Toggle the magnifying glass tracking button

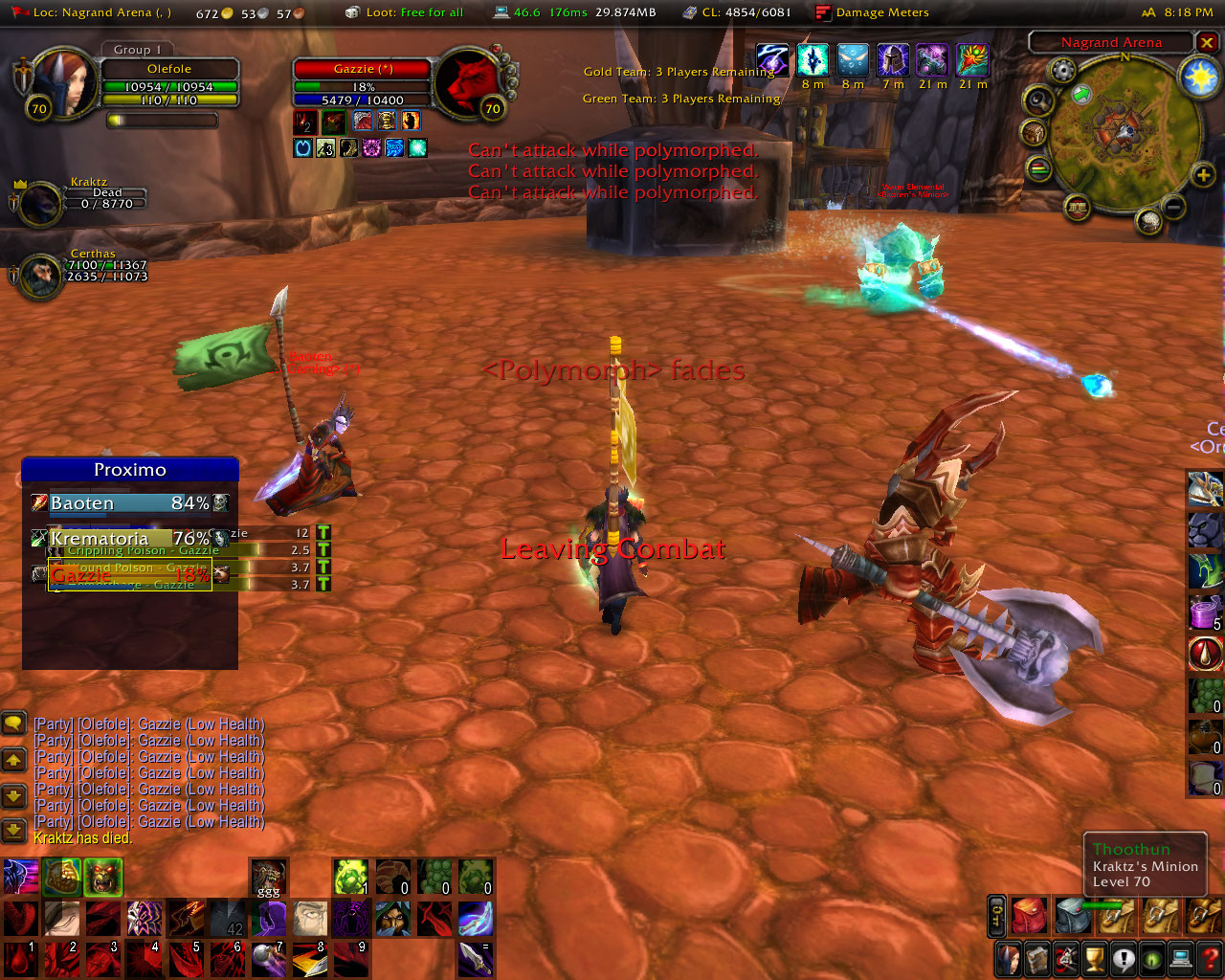tap(1038, 100)
